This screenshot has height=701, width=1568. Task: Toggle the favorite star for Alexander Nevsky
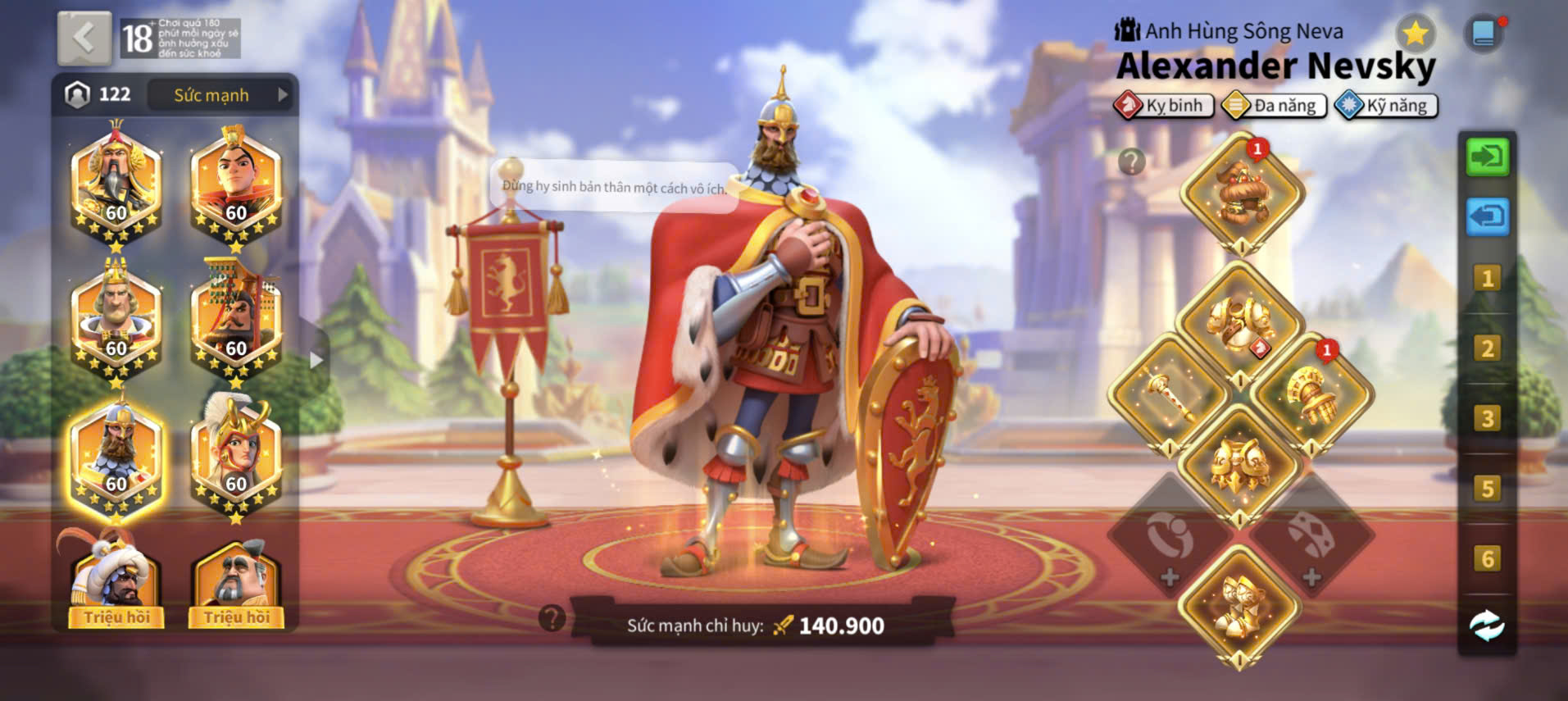pos(1415,34)
